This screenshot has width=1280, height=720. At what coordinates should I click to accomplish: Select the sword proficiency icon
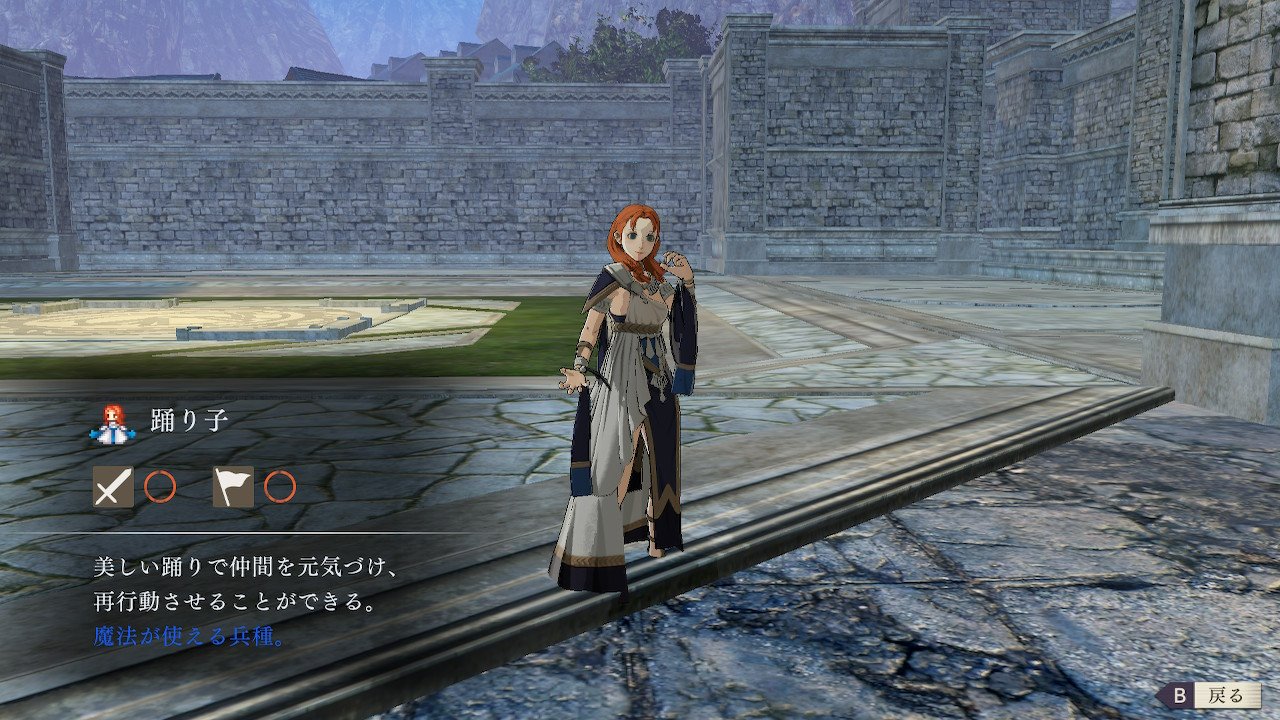pos(113,487)
